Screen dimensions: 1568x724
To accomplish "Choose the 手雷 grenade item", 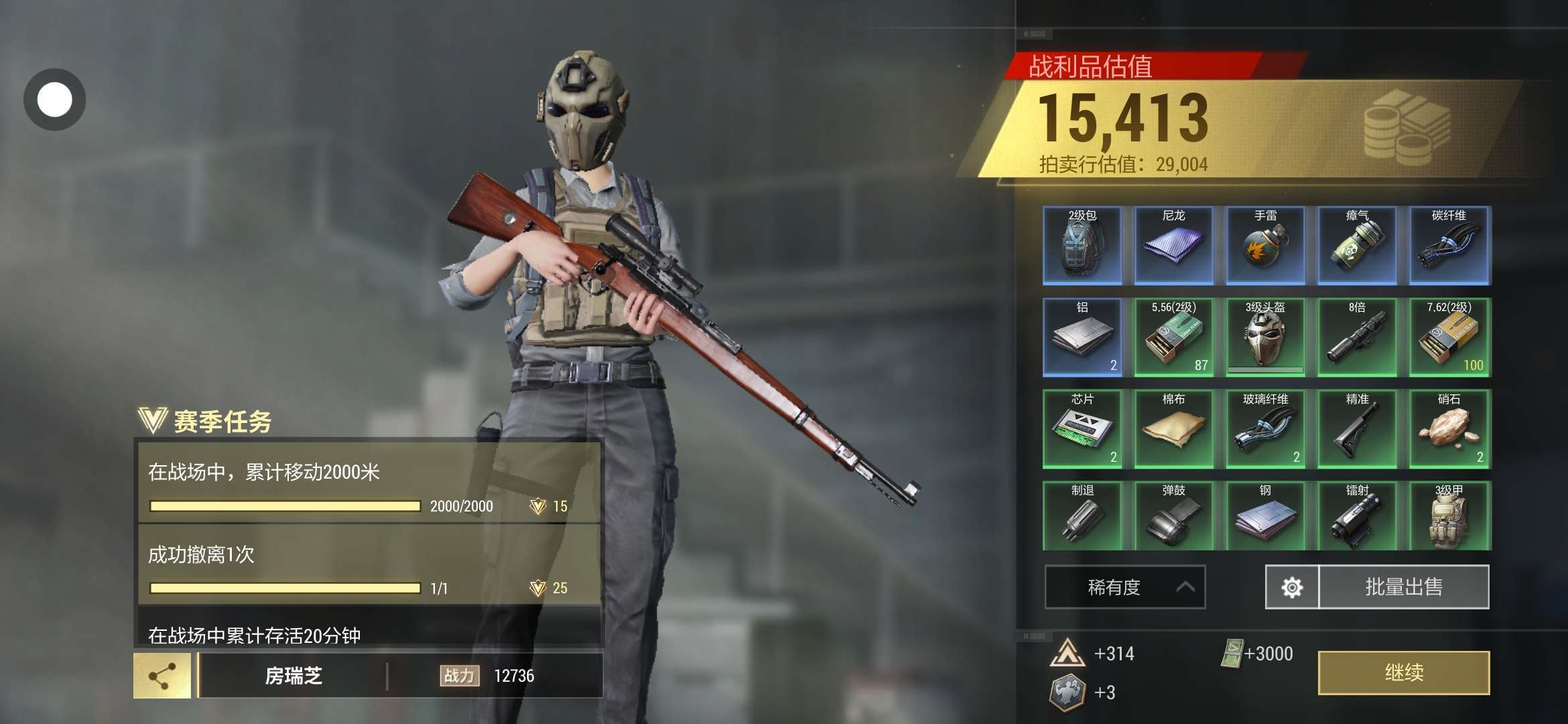I will tap(1265, 245).
